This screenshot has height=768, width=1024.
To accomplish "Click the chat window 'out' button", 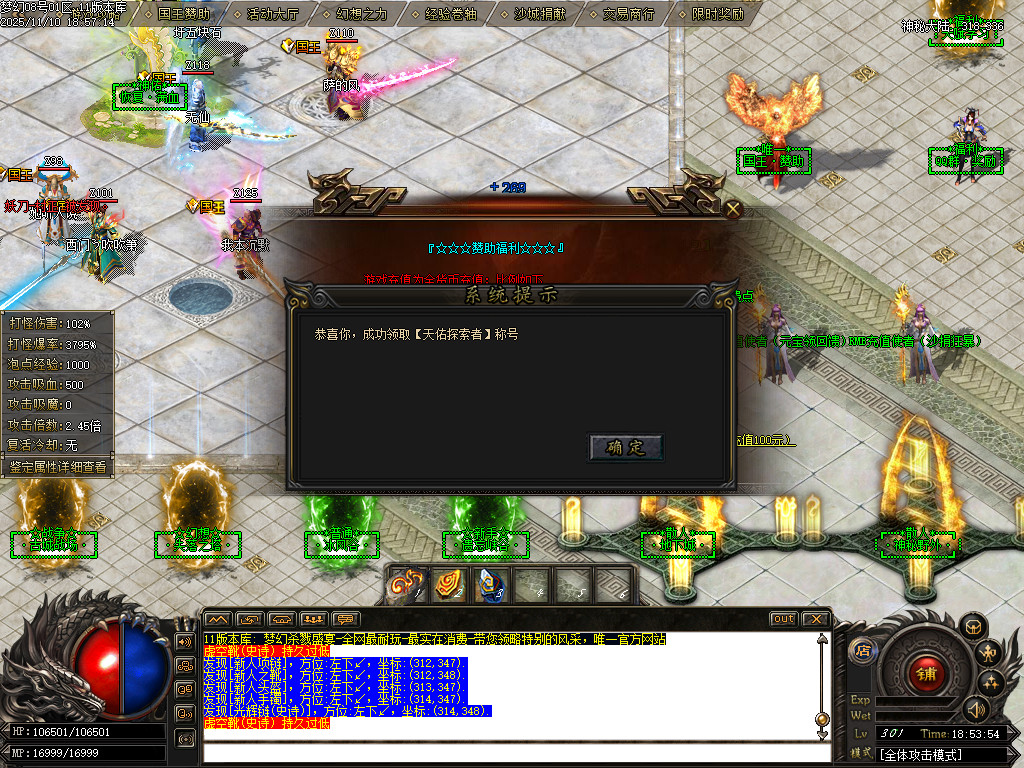I will pos(784,619).
